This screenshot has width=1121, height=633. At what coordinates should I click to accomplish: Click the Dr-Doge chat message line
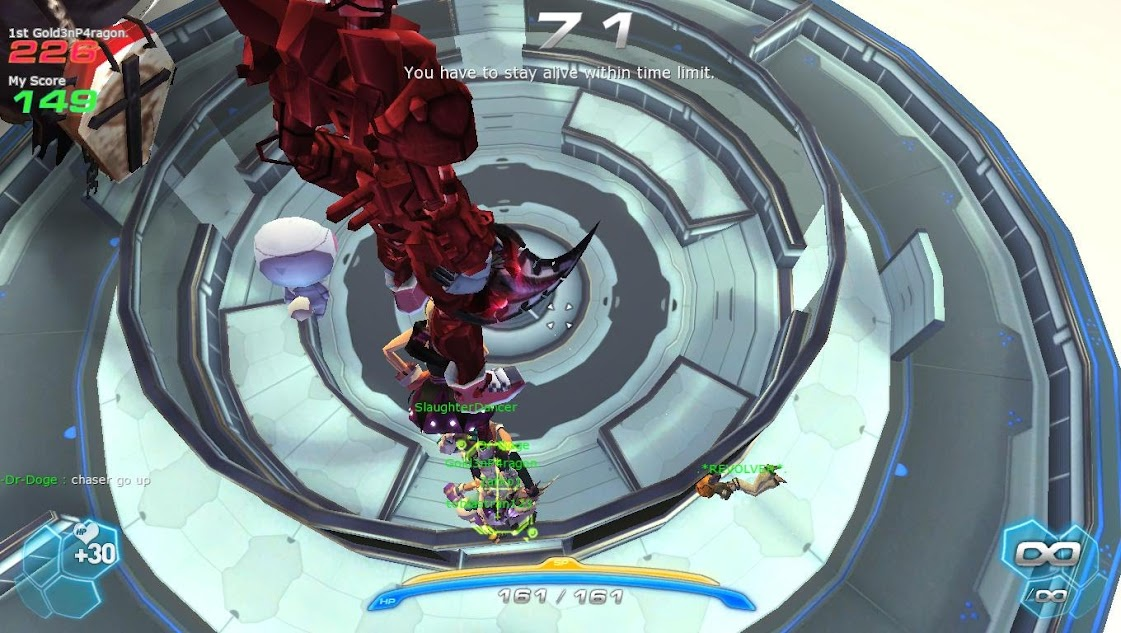click(x=76, y=480)
